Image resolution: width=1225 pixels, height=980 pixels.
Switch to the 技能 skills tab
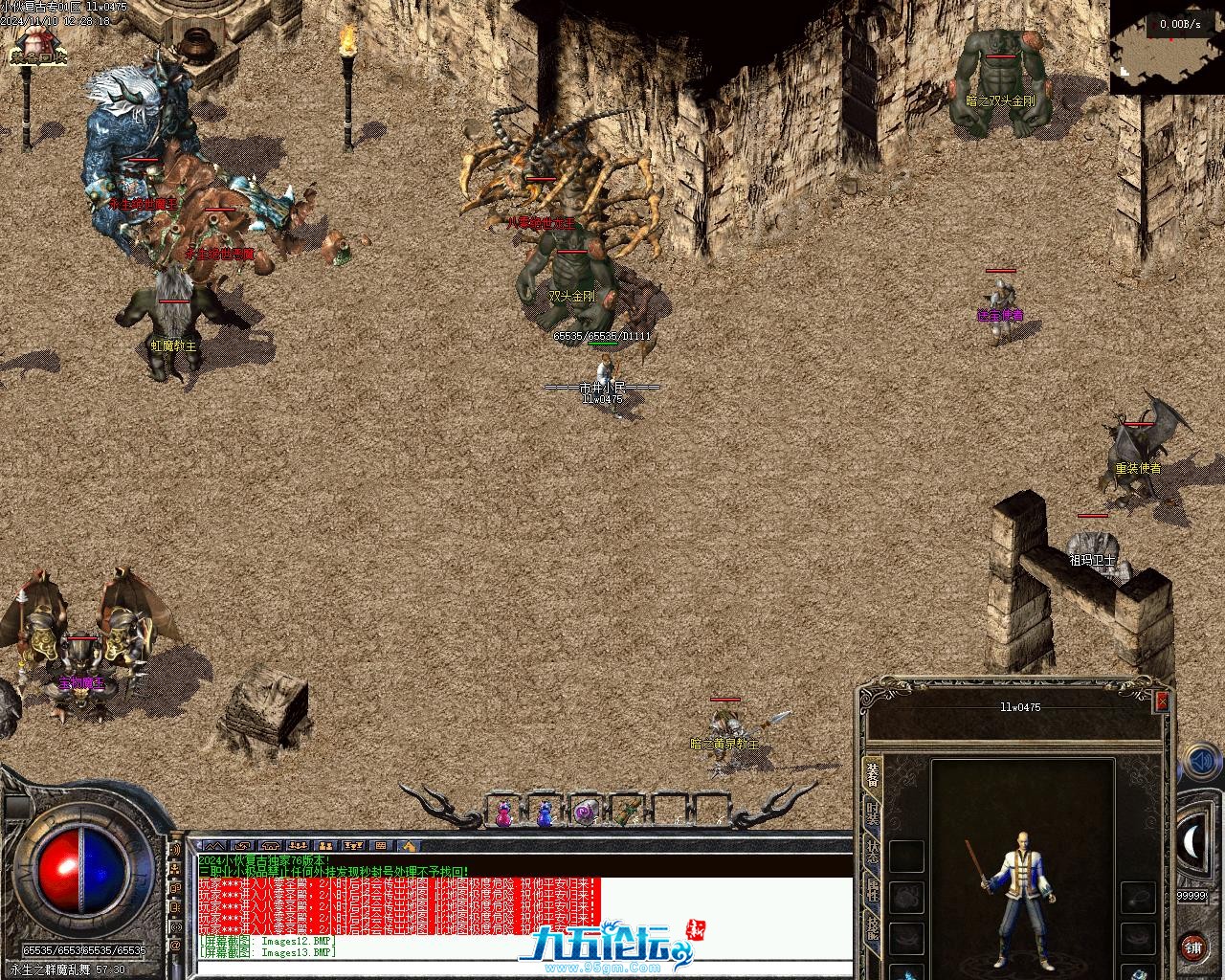point(872,928)
